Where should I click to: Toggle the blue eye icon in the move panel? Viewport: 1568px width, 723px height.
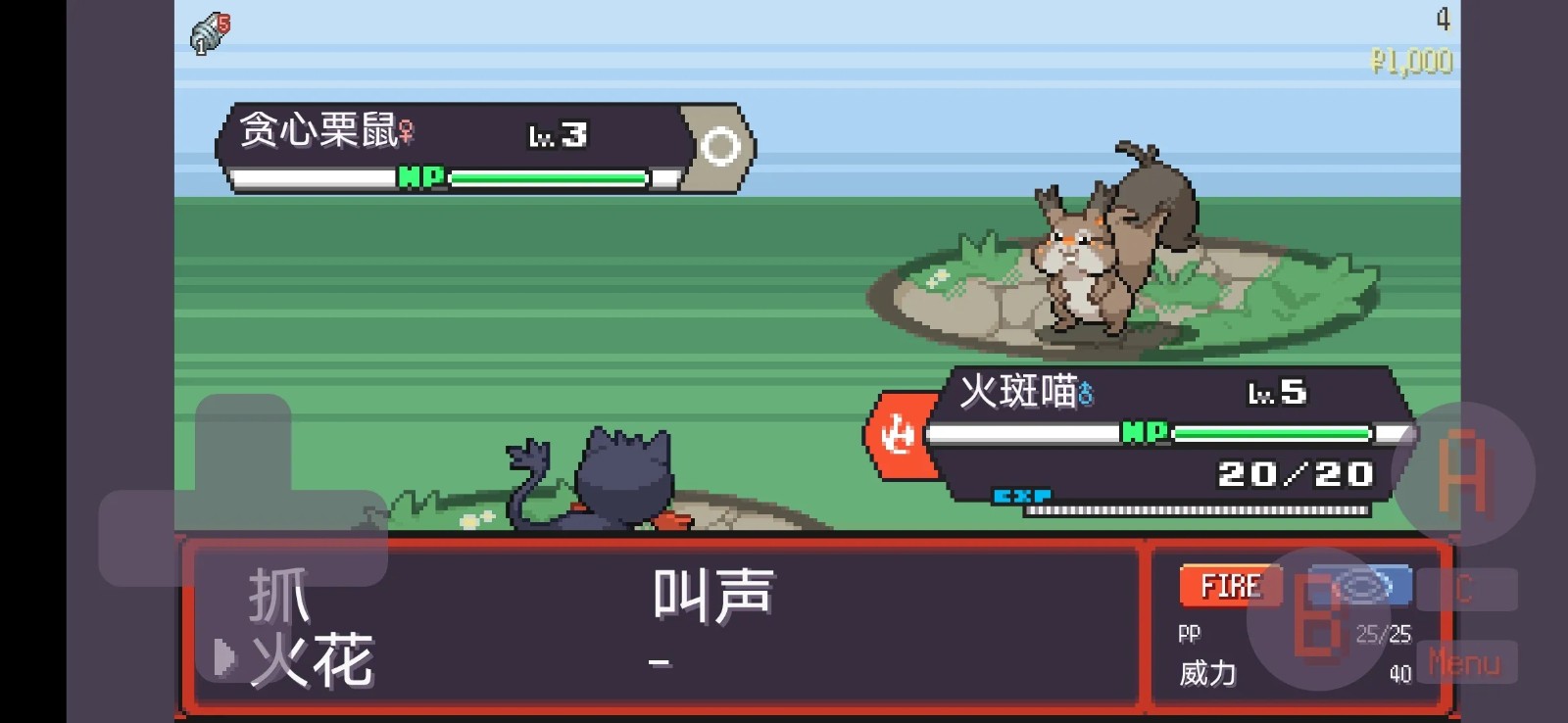(x=1362, y=584)
